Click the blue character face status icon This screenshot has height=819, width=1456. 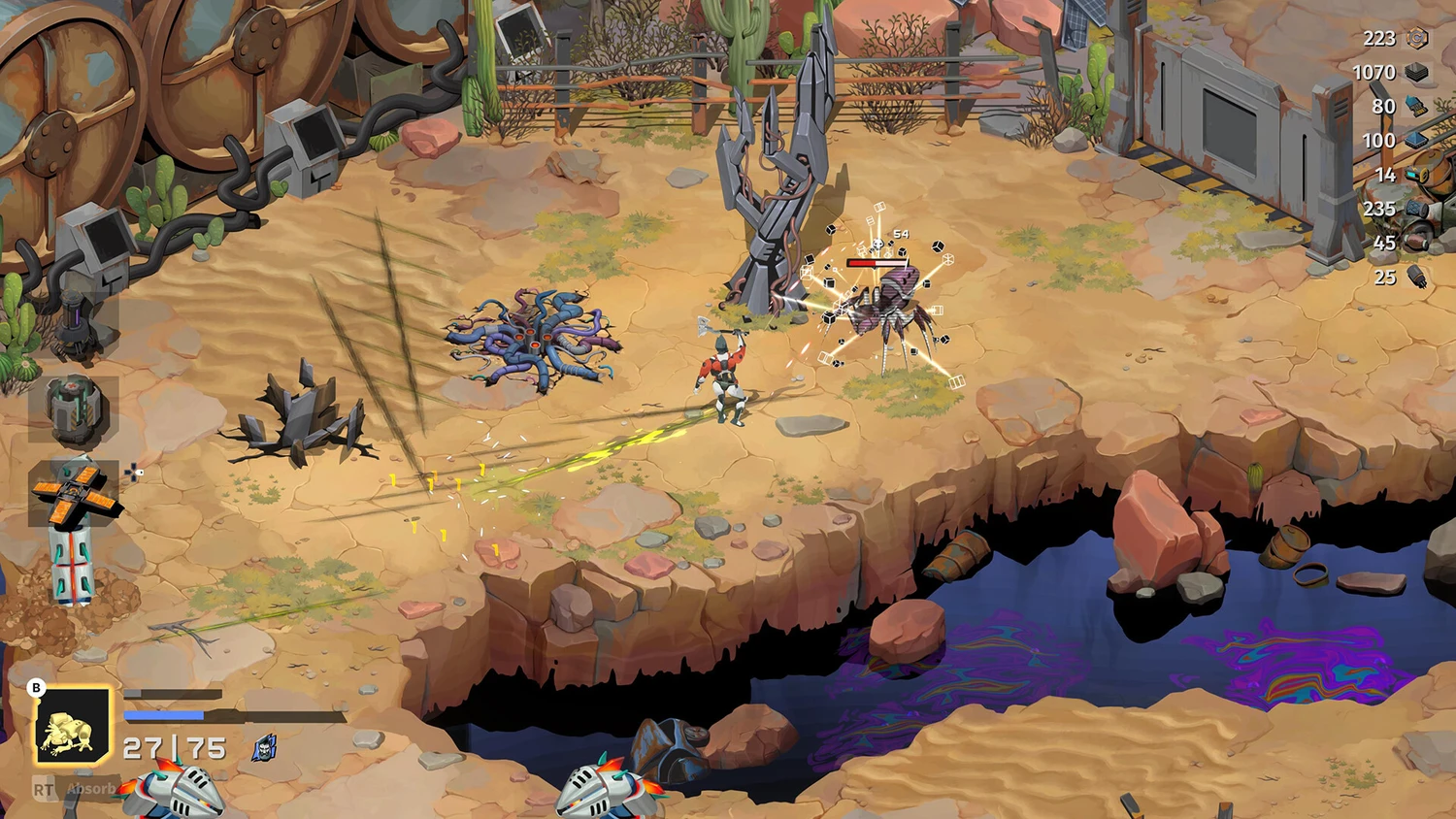[x=264, y=747]
